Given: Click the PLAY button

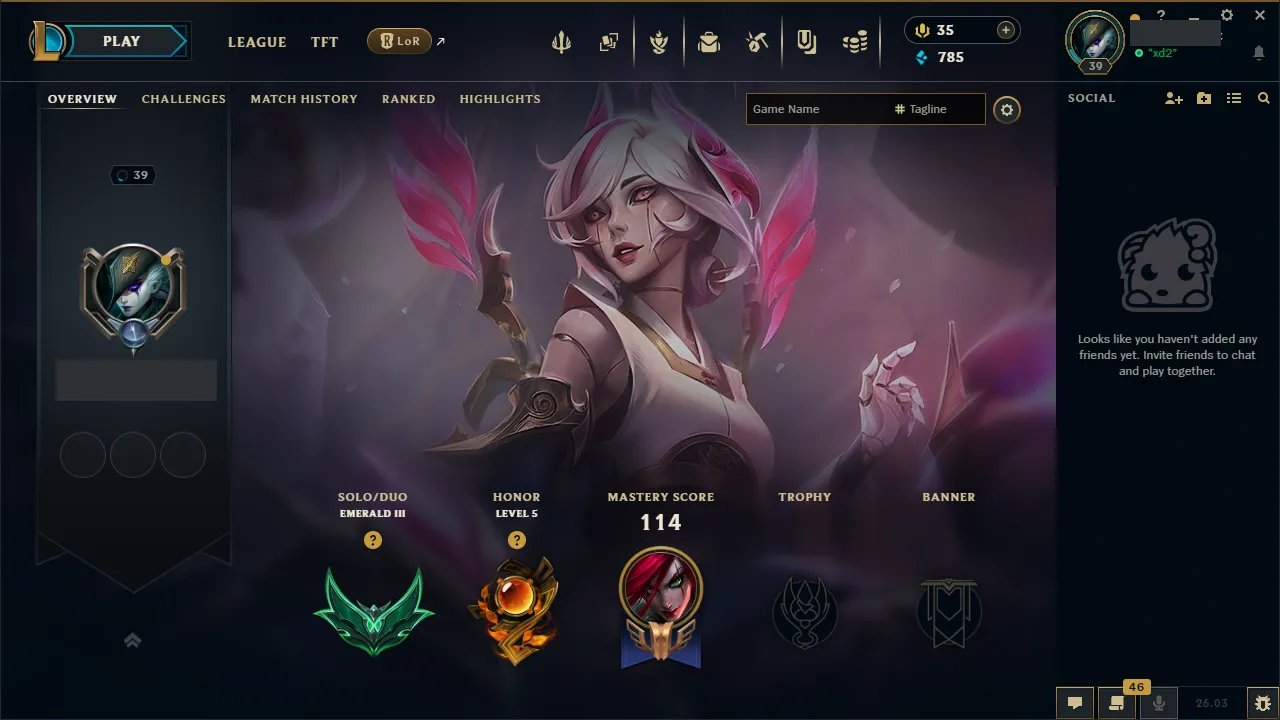Looking at the screenshot, I should coord(120,41).
